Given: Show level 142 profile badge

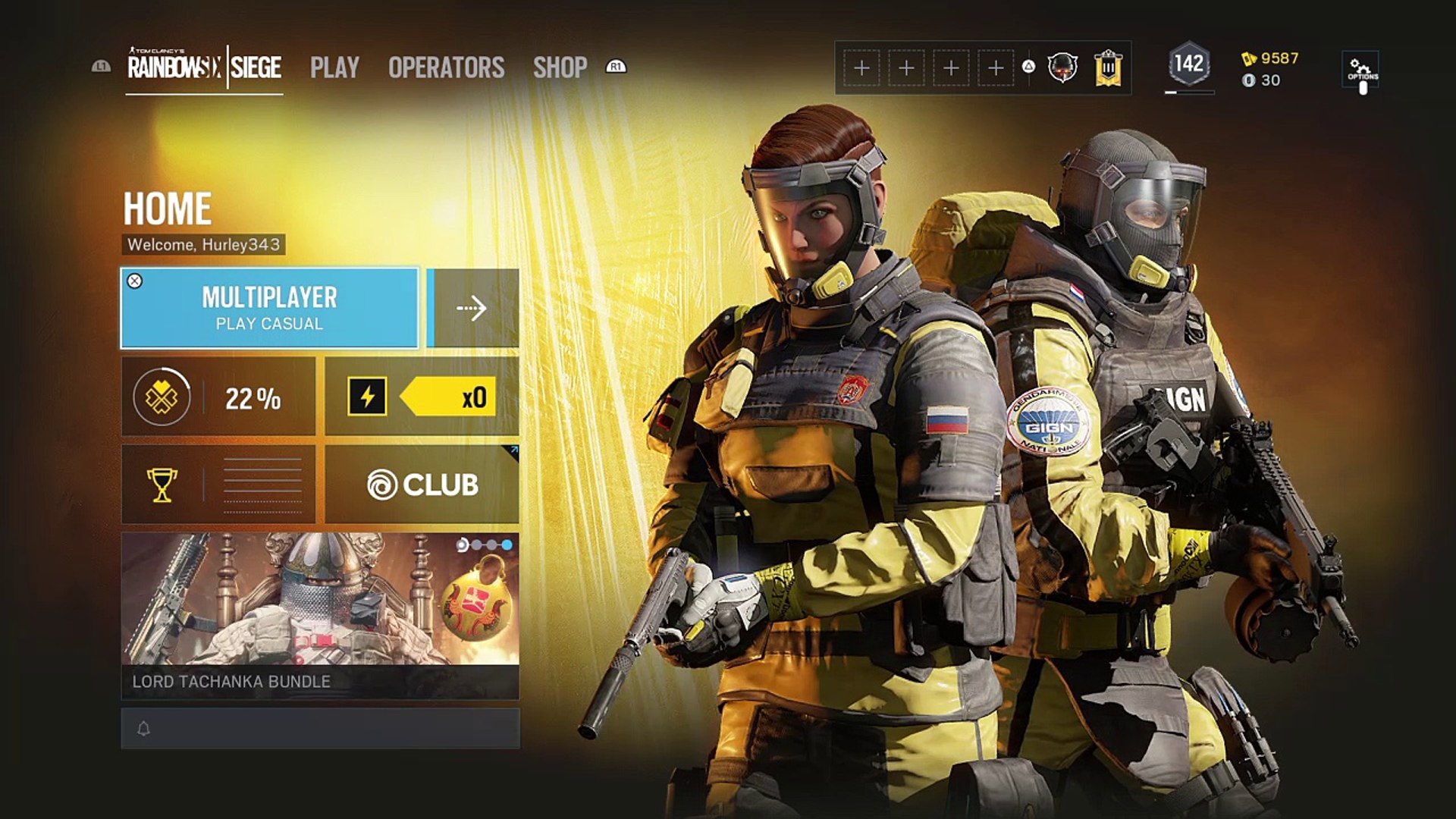Looking at the screenshot, I should 1188,64.
